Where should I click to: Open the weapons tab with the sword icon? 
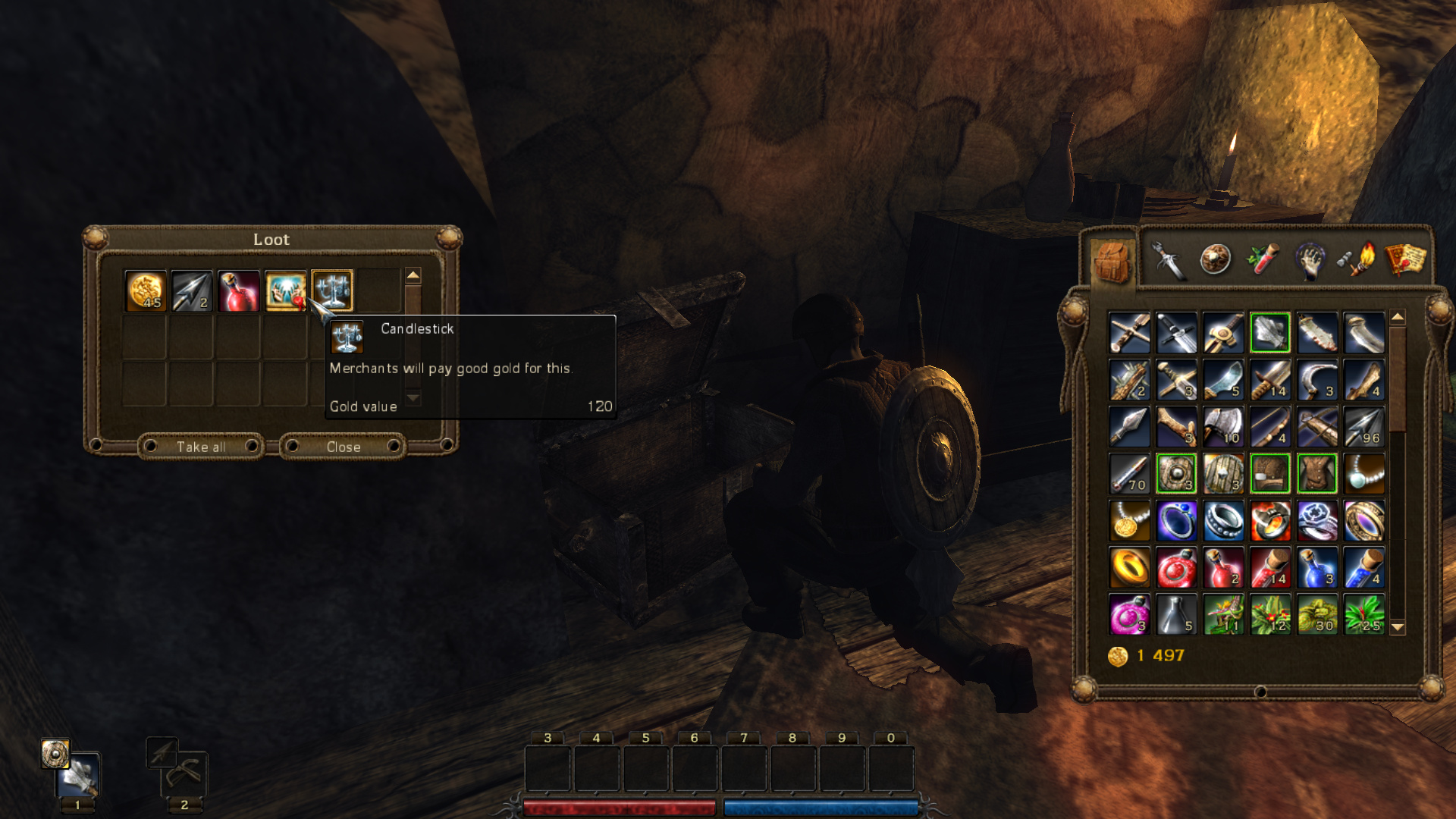point(1168,260)
